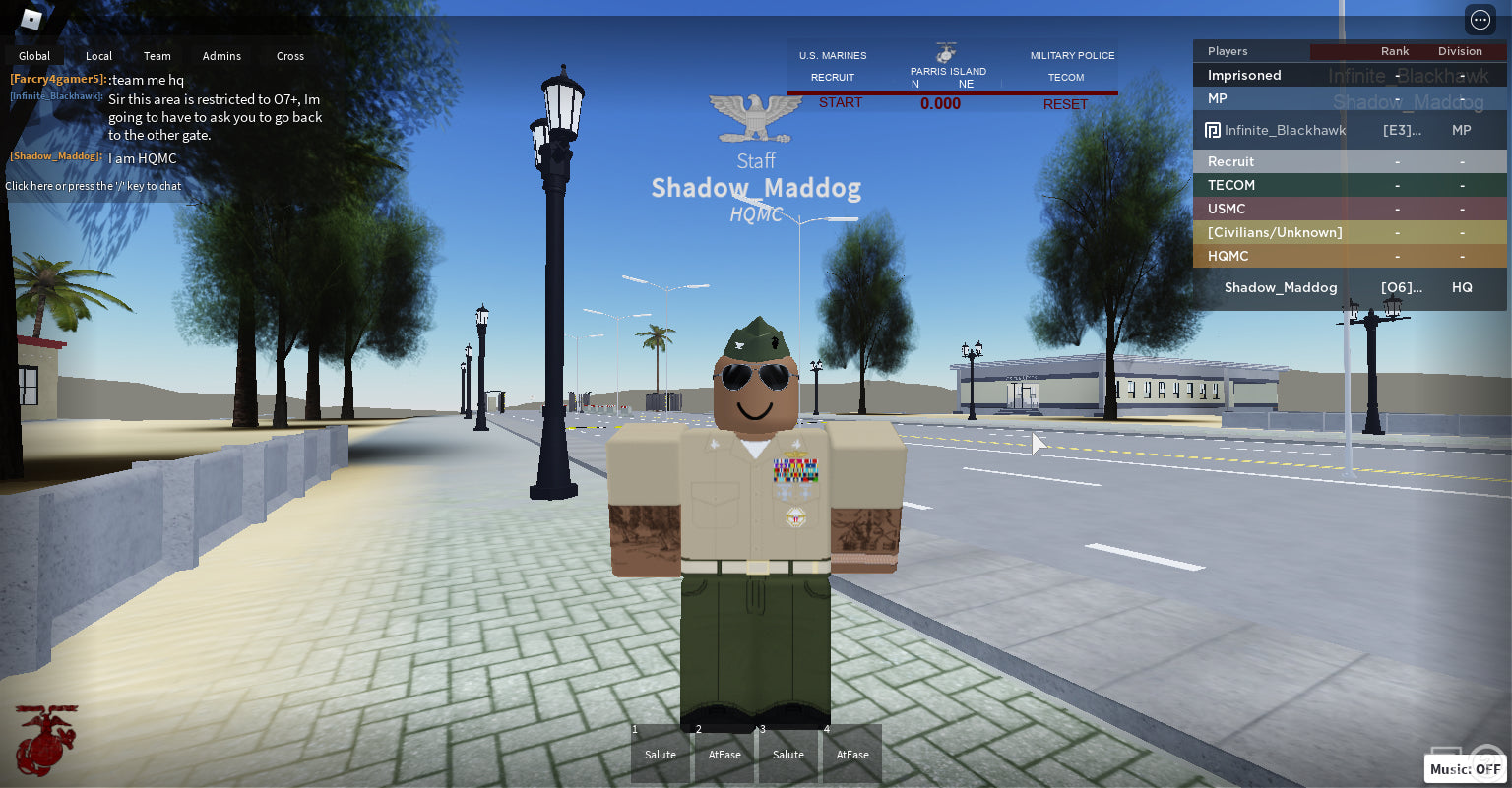1512x788 pixels.
Task: Click the colonel eagle insignia above Shadow_Maddog's nameplate
Action: (x=755, y=116)
